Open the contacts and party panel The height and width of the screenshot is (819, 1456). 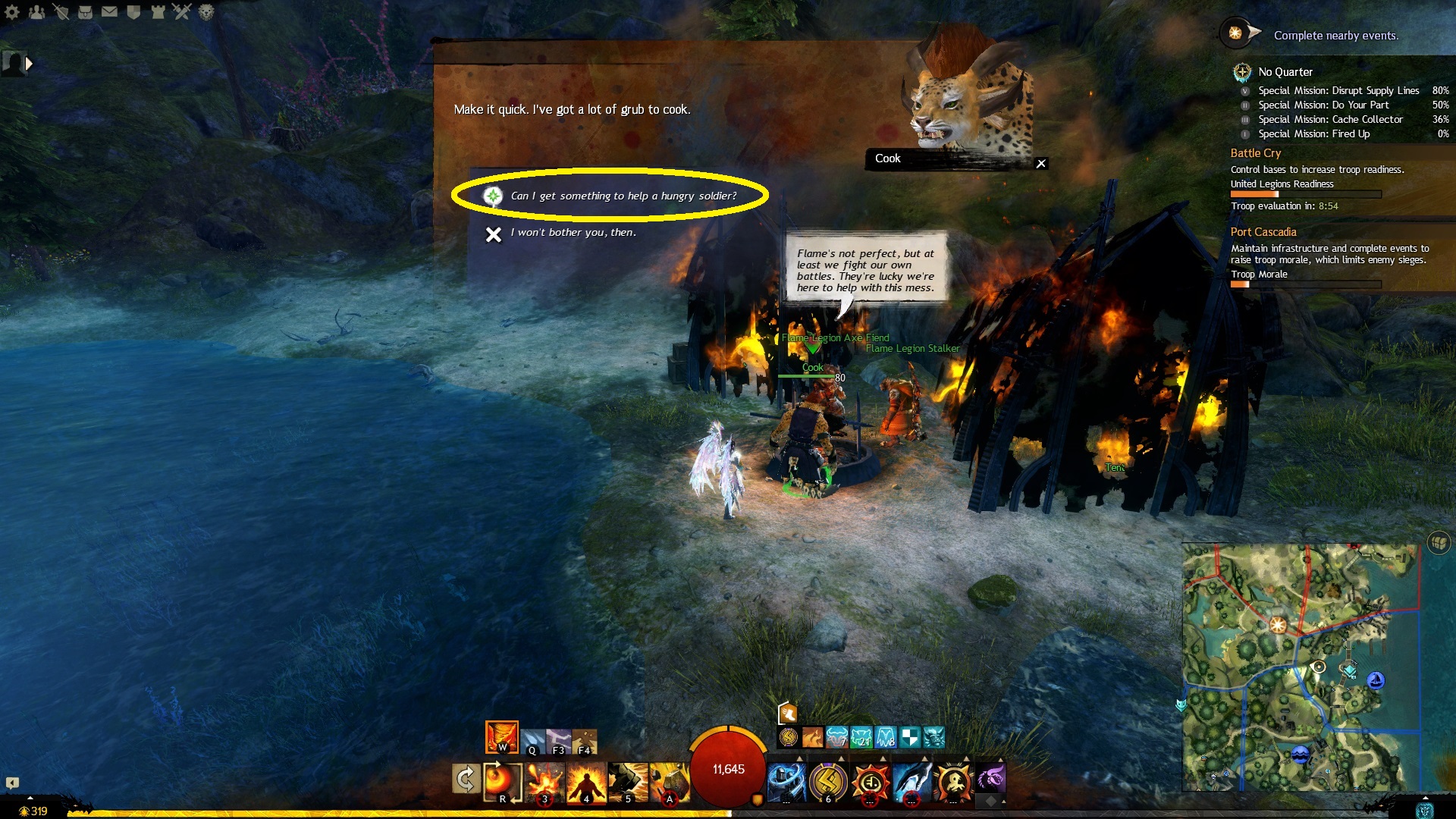tap(36, 11)
